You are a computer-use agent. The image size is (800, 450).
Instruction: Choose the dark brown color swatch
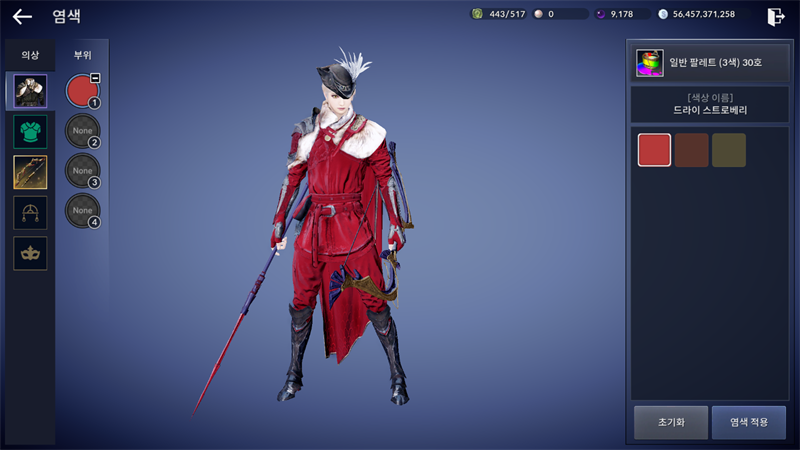tap(691, 150)
